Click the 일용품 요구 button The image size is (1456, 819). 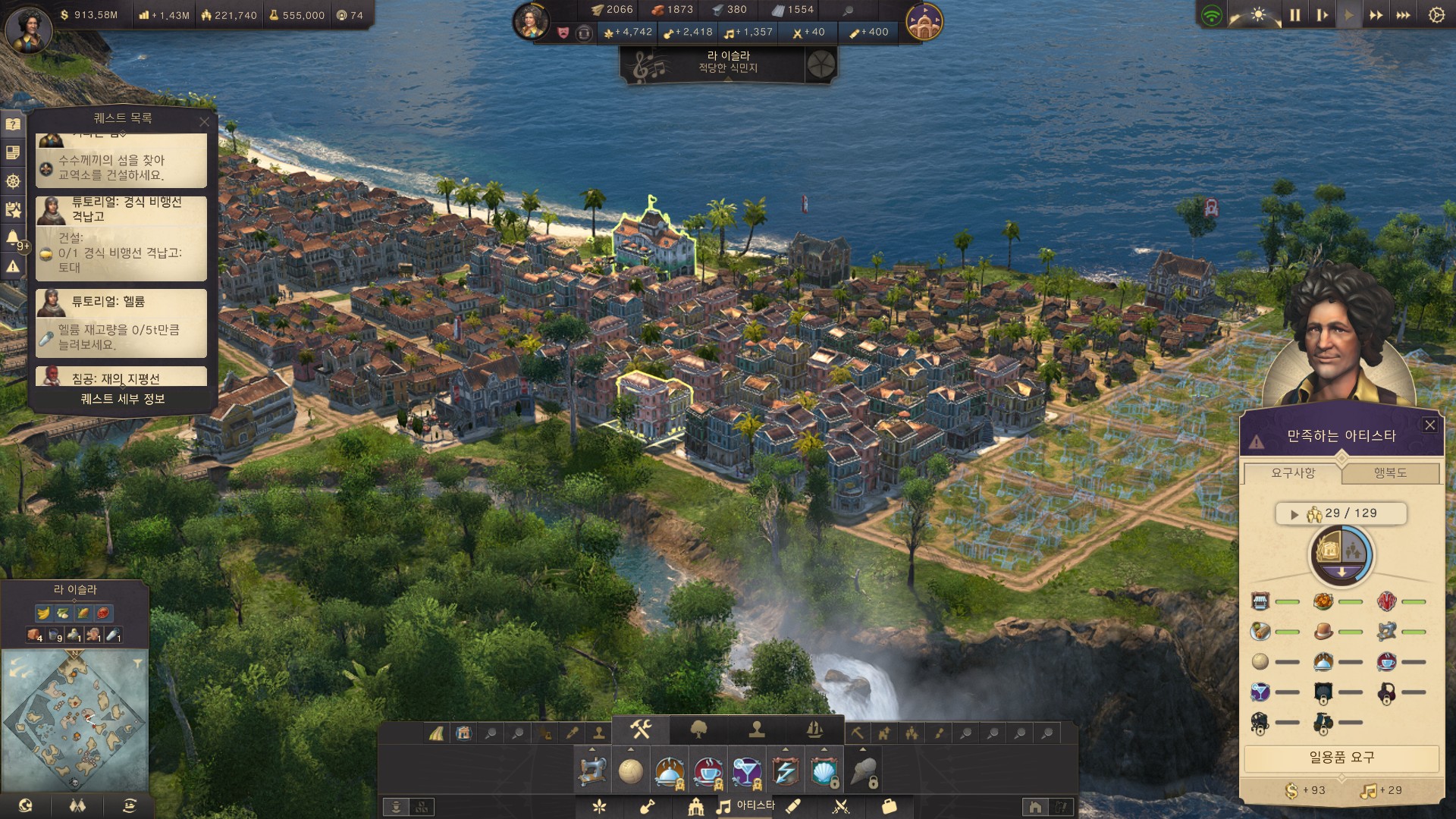click(x=1341, y=758)
